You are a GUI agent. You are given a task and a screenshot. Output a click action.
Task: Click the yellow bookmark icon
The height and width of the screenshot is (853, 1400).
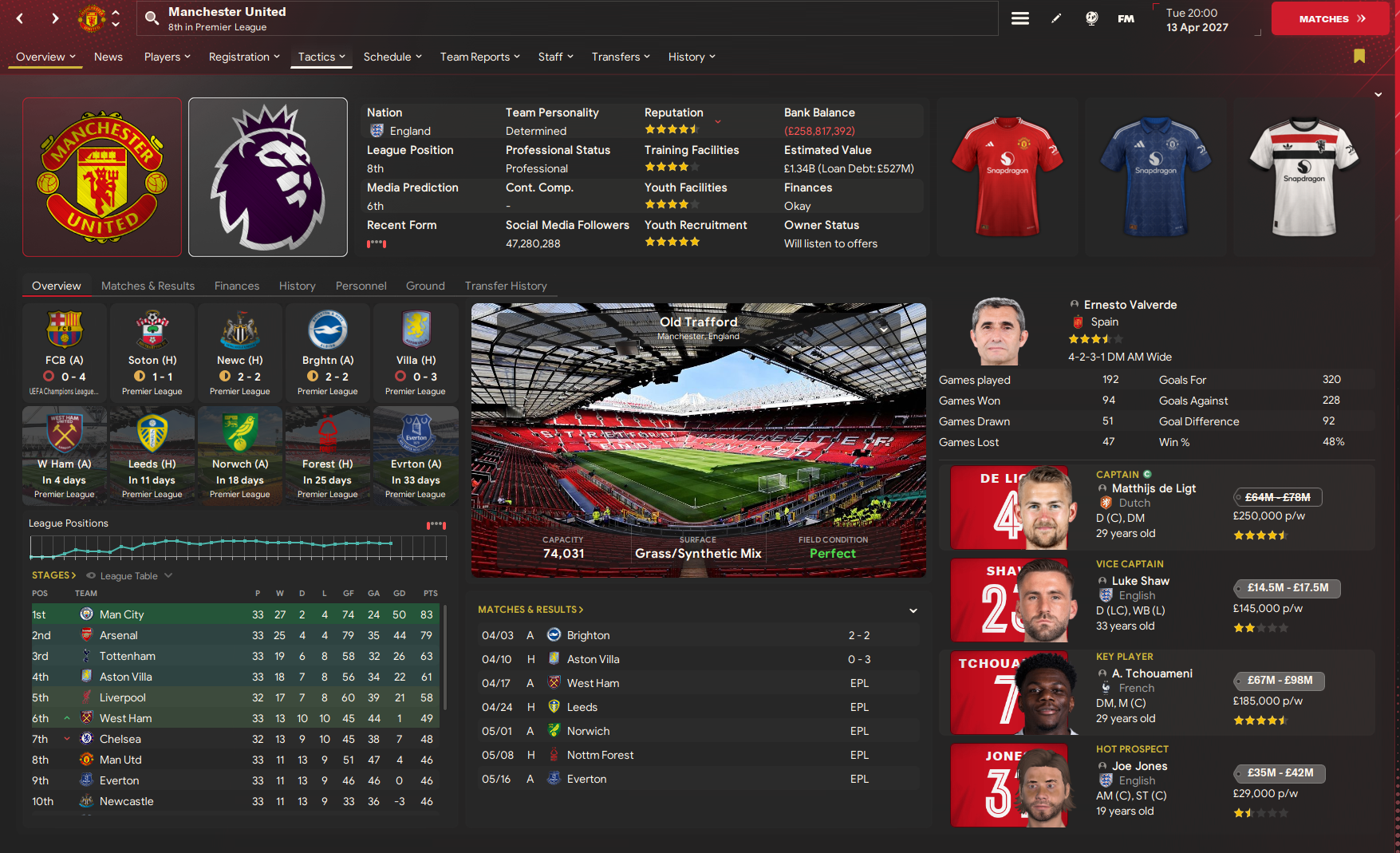point(1360,57)
